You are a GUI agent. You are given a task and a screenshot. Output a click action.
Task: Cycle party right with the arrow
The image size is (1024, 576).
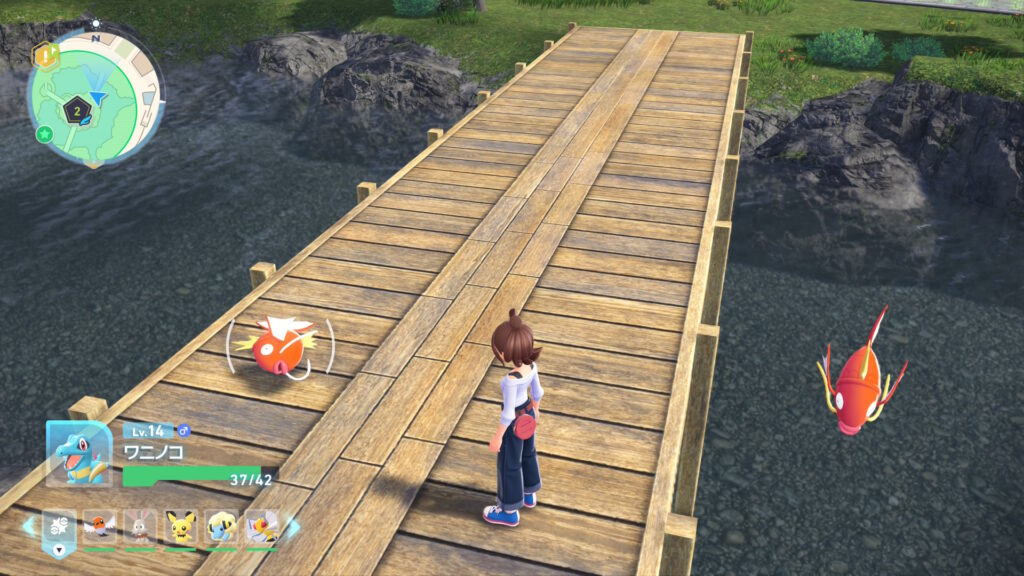point(293,526)
